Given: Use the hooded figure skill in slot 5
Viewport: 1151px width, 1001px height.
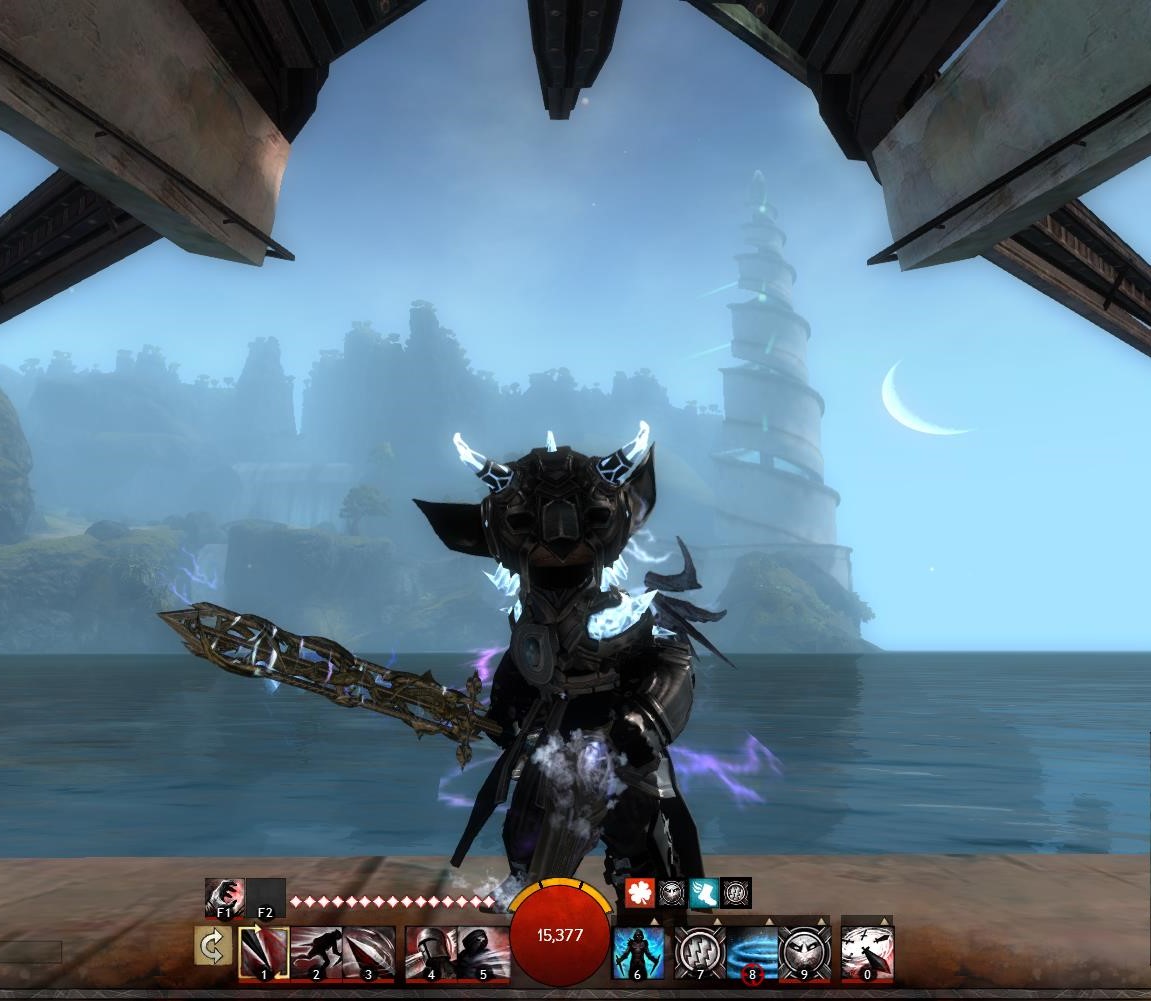Looking at the screenshot, I should [483, 952].
